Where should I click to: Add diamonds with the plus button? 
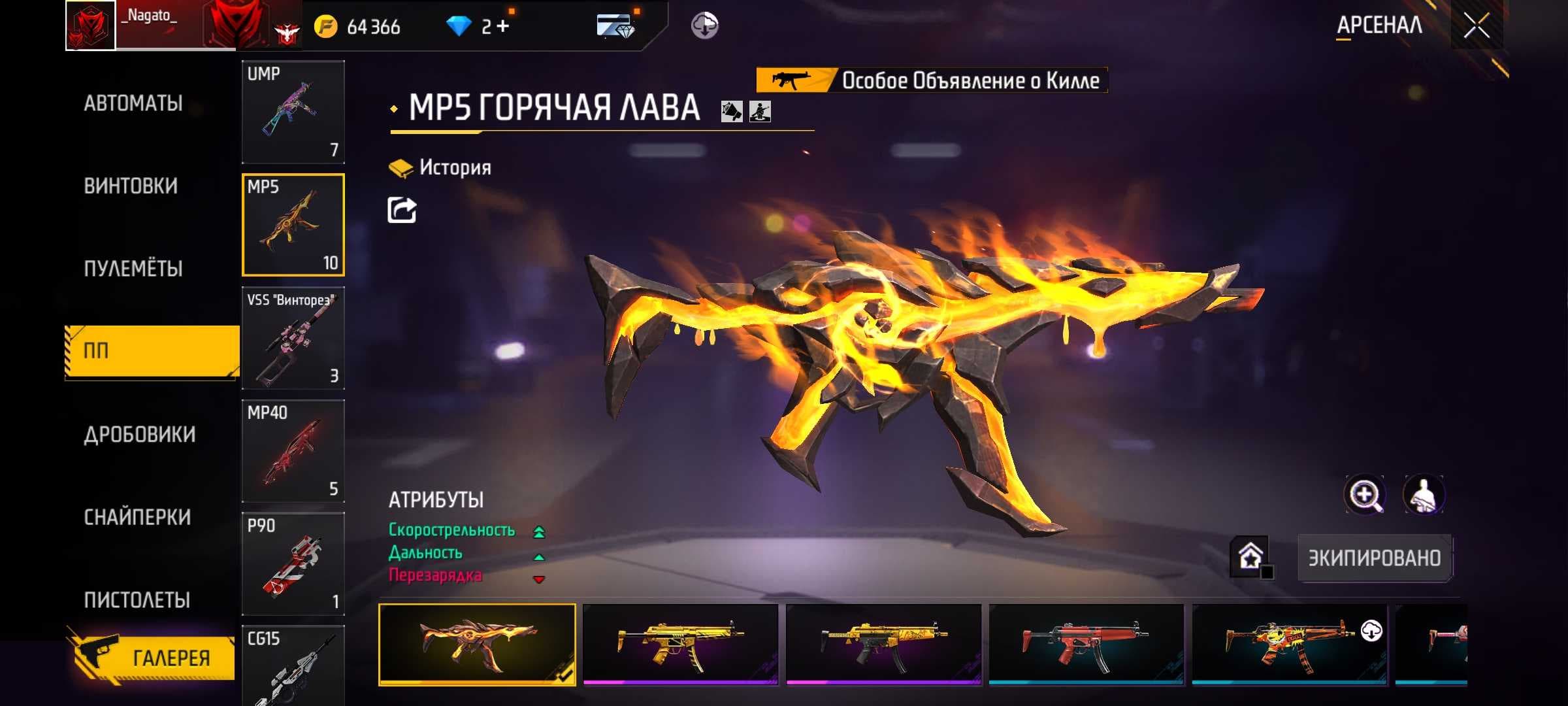point(502,27)
